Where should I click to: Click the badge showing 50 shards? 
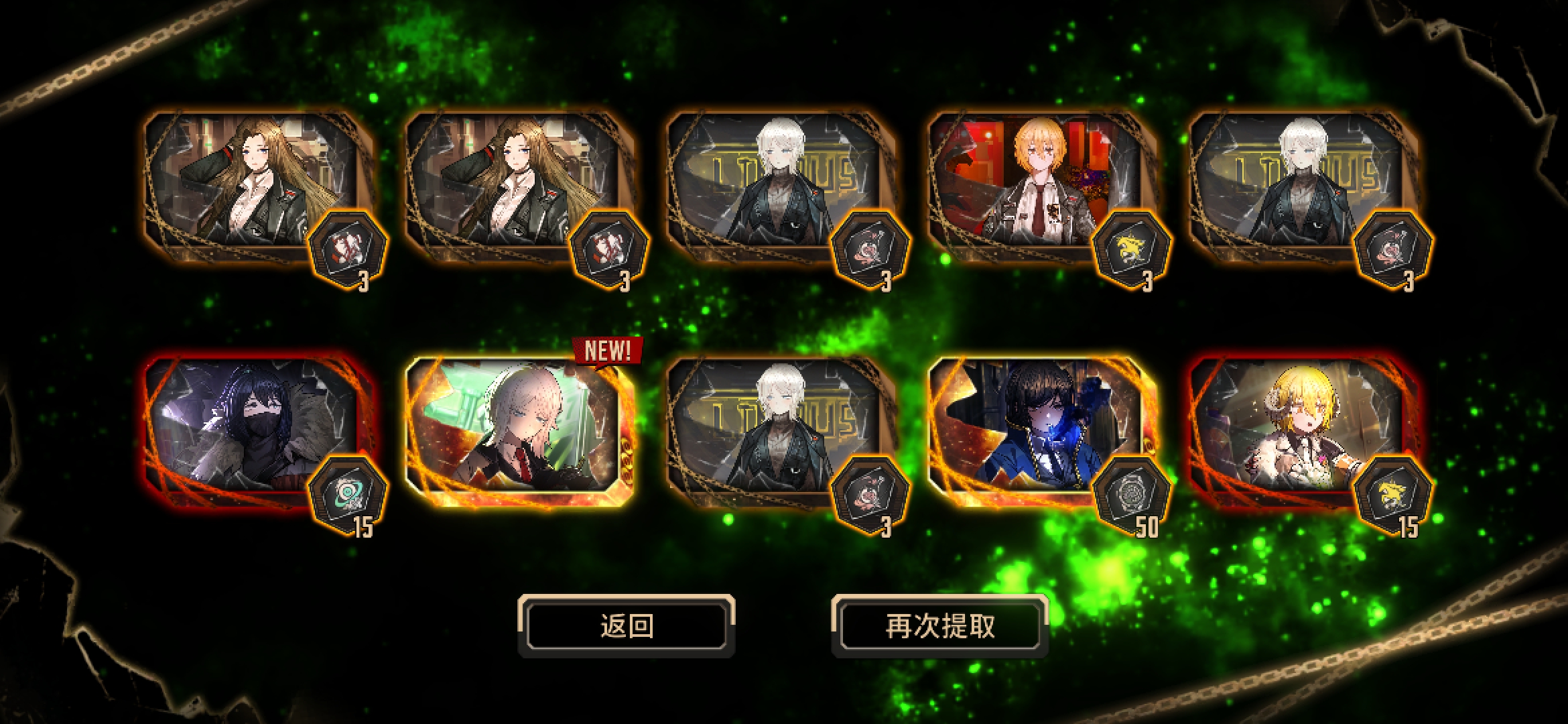coord(1132,496)
